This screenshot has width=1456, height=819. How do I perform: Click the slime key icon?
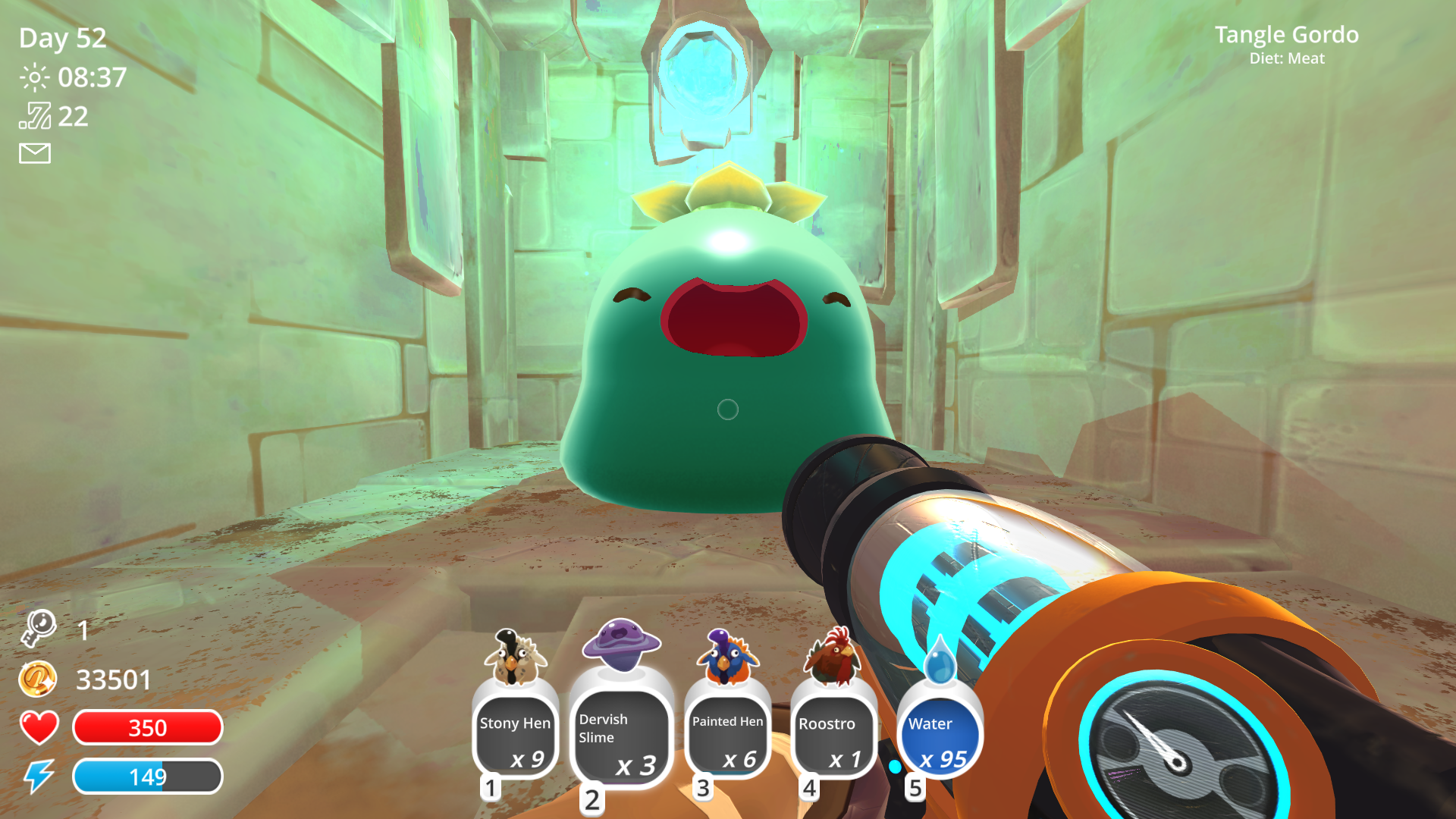tap(38, 629)
